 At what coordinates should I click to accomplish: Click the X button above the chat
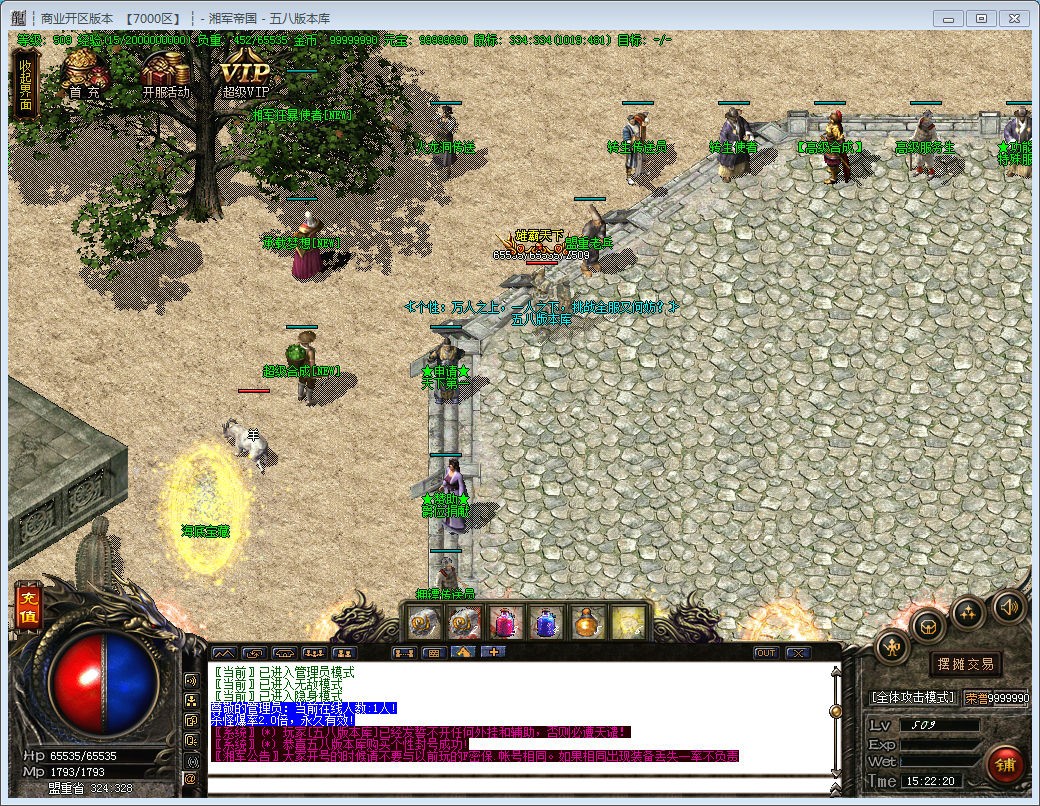pyautogui.click(x=797, y=653)
